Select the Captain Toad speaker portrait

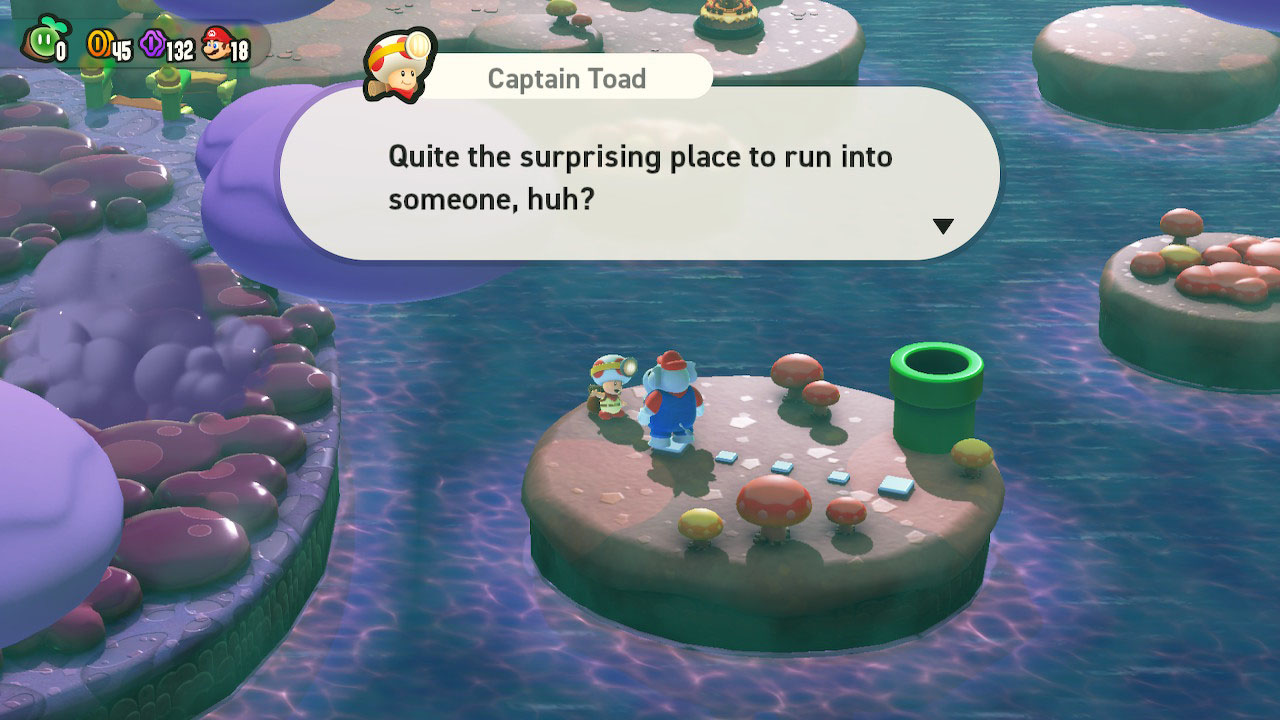399,65
